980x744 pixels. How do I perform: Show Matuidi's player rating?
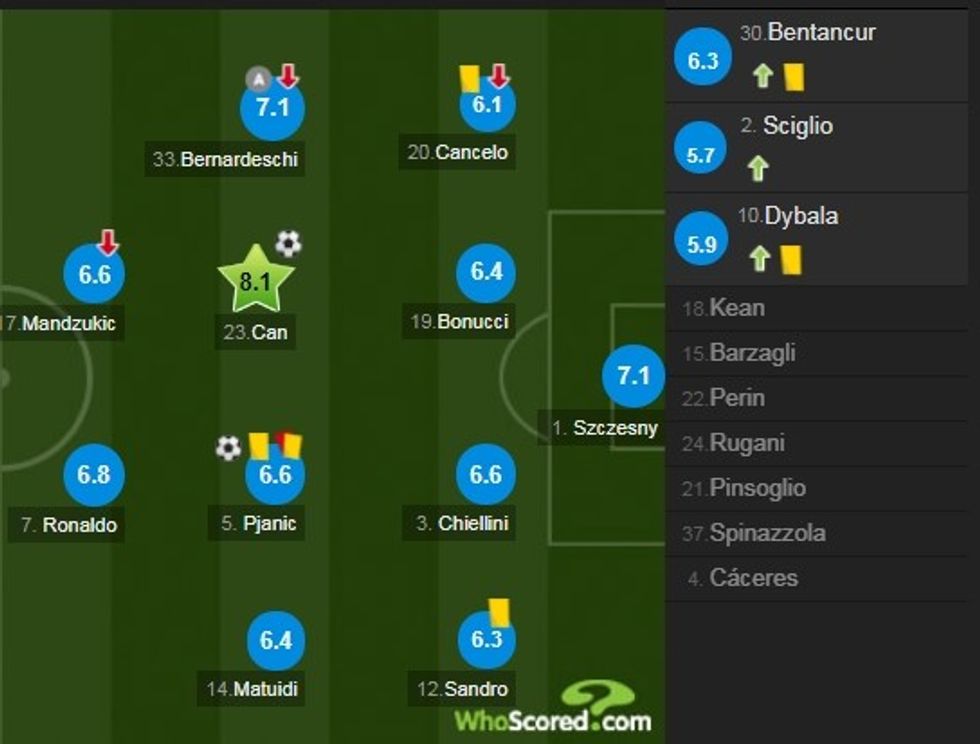coord(275,640)
